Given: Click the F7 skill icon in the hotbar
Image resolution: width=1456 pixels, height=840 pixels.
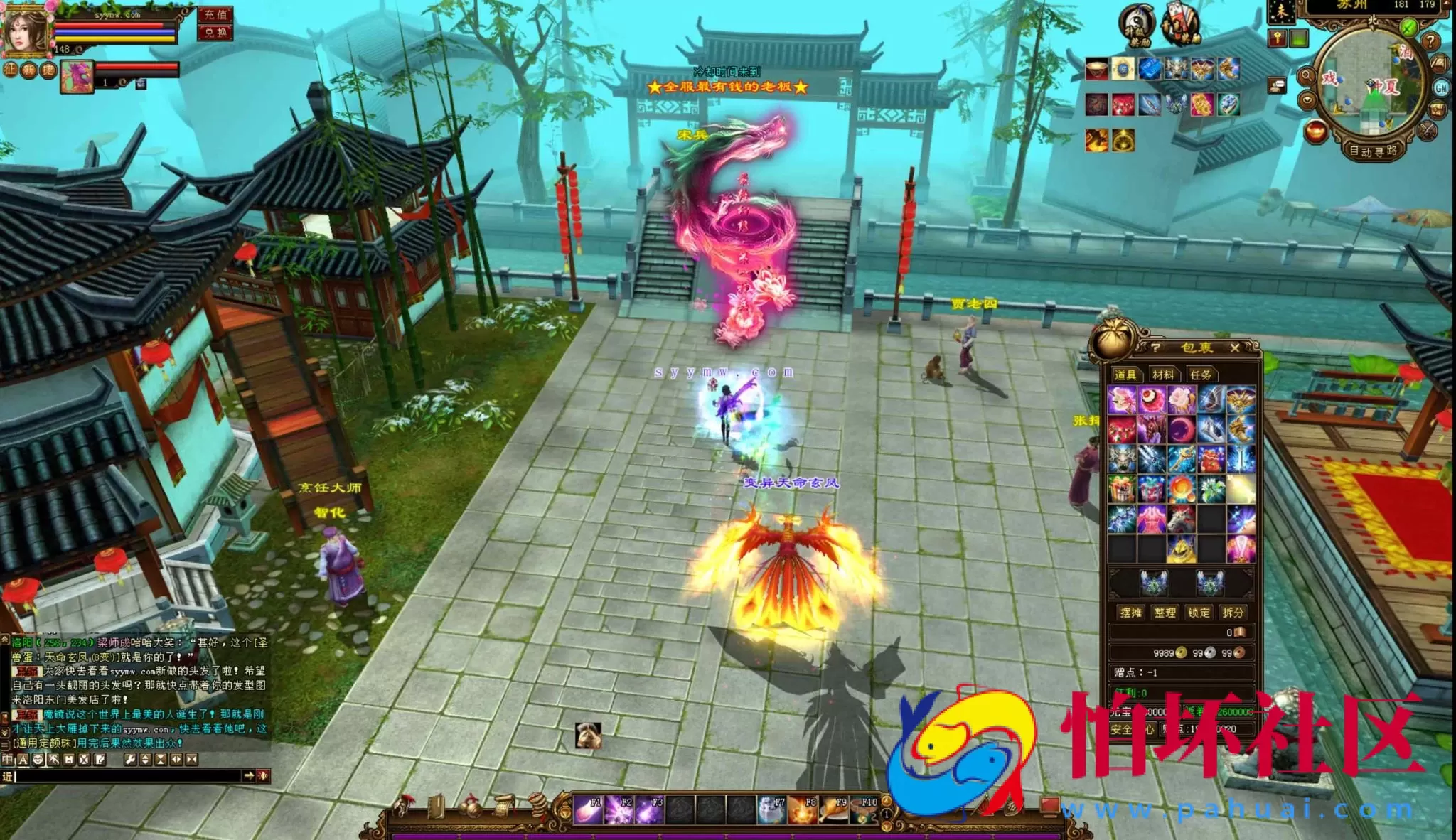Looking at the screenshot, I should (x=771, y=810).
